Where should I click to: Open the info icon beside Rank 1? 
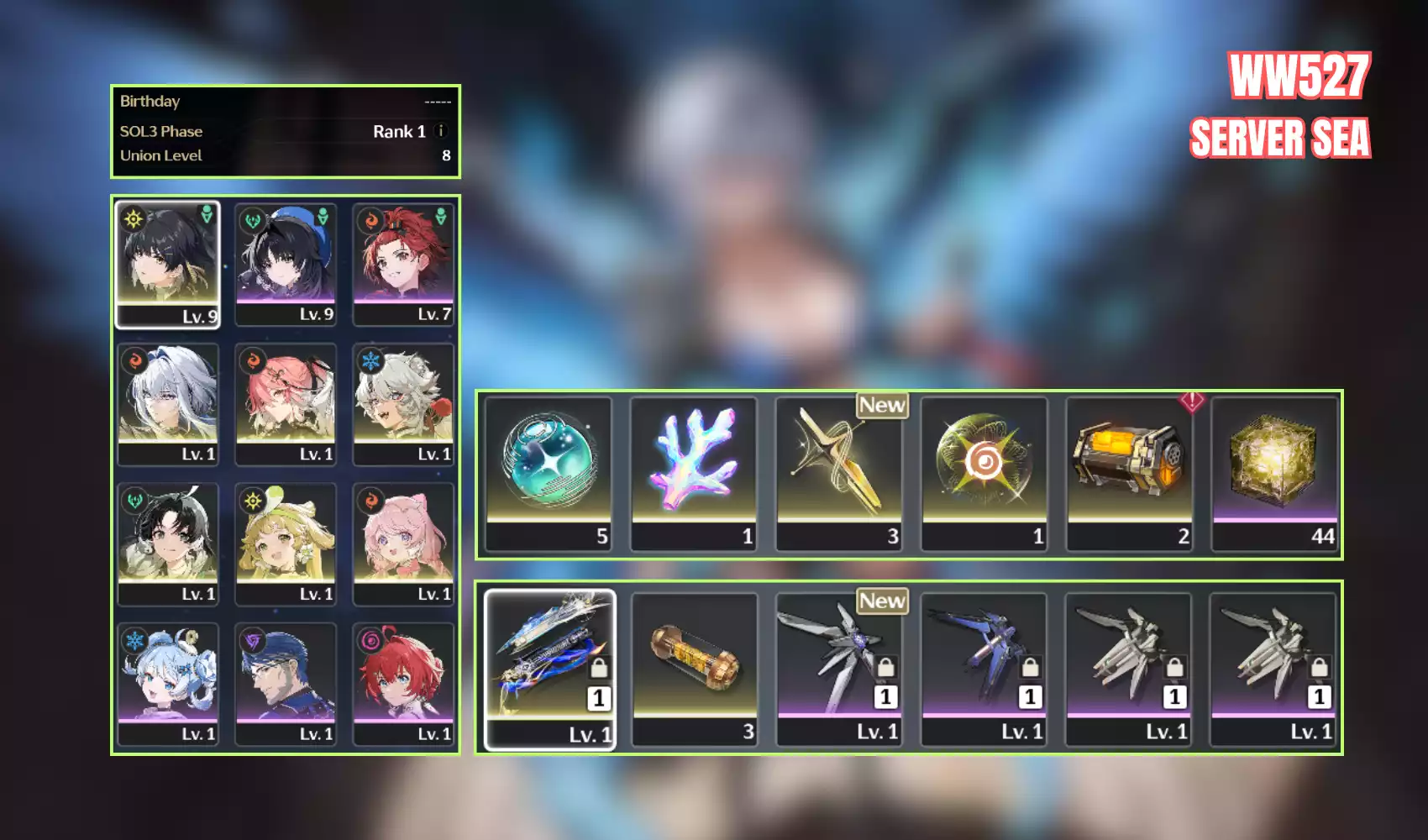[x=441, y=131]
